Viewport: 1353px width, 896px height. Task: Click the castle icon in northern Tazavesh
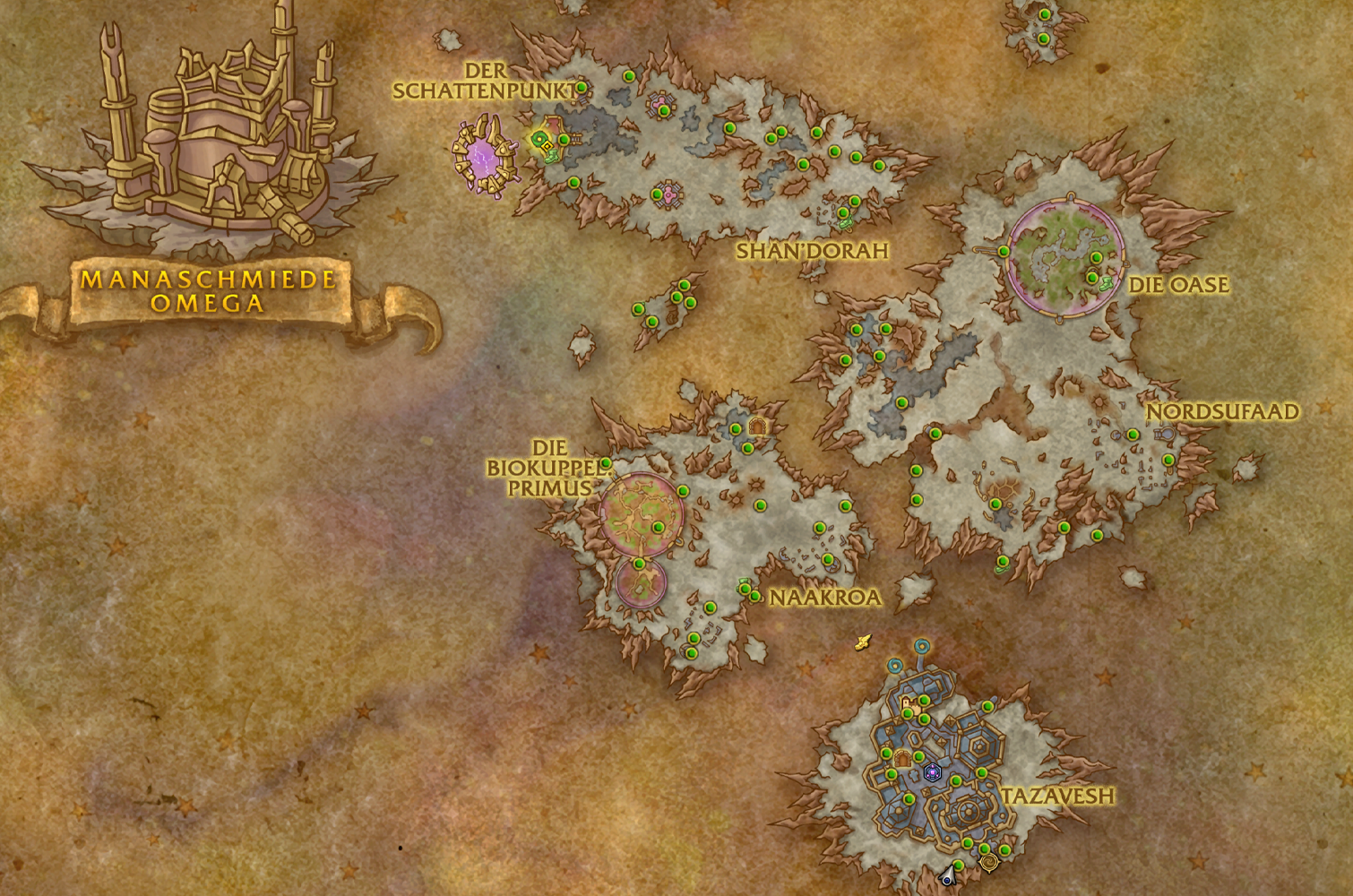click(909, 704)
